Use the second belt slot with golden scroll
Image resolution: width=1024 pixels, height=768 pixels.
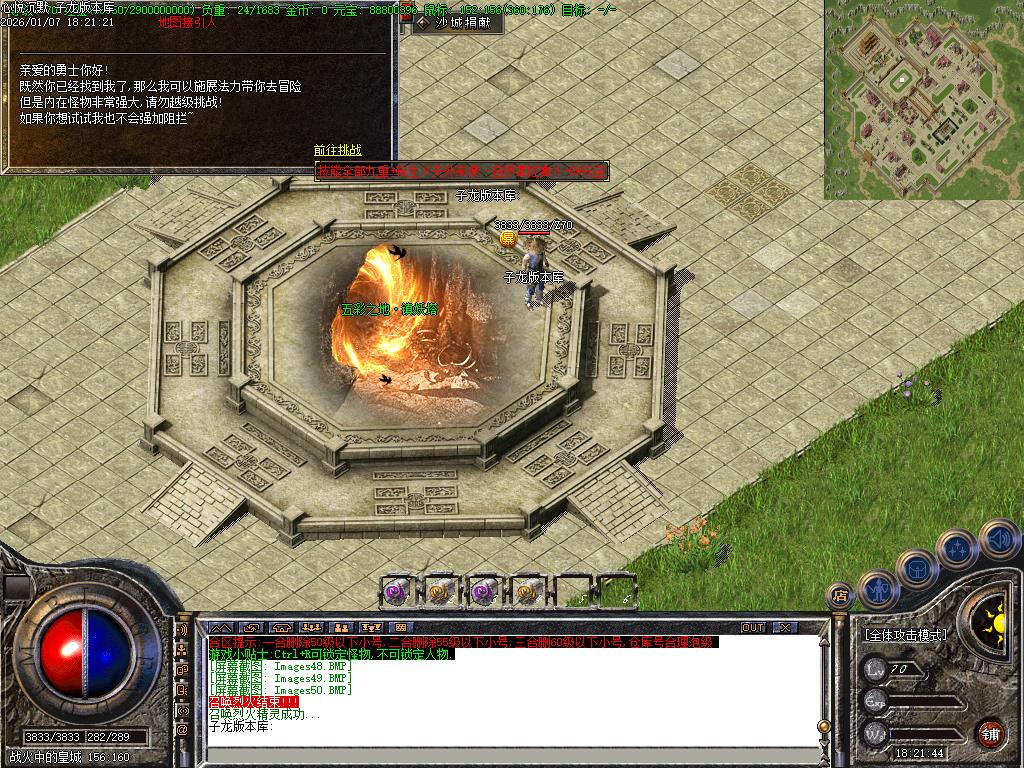[440, 591]
